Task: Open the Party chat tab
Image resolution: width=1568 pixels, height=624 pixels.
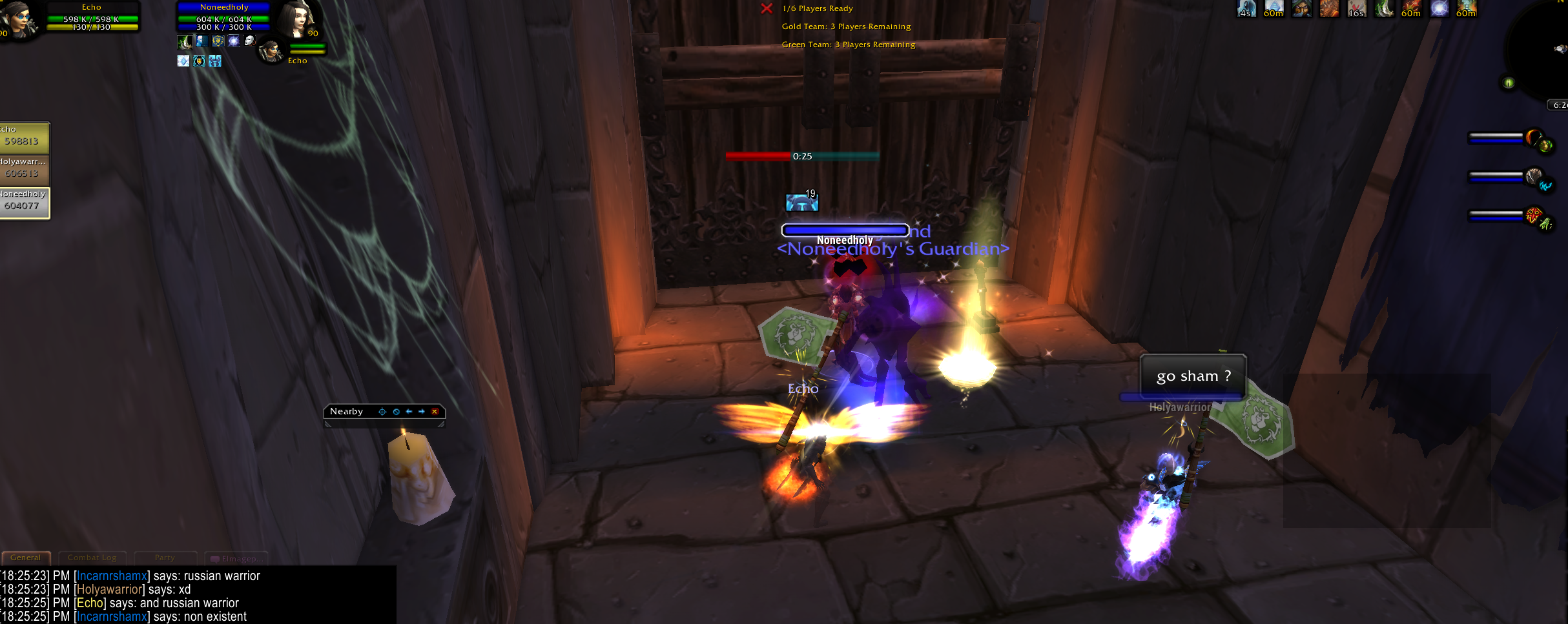Action: [165, 558]
